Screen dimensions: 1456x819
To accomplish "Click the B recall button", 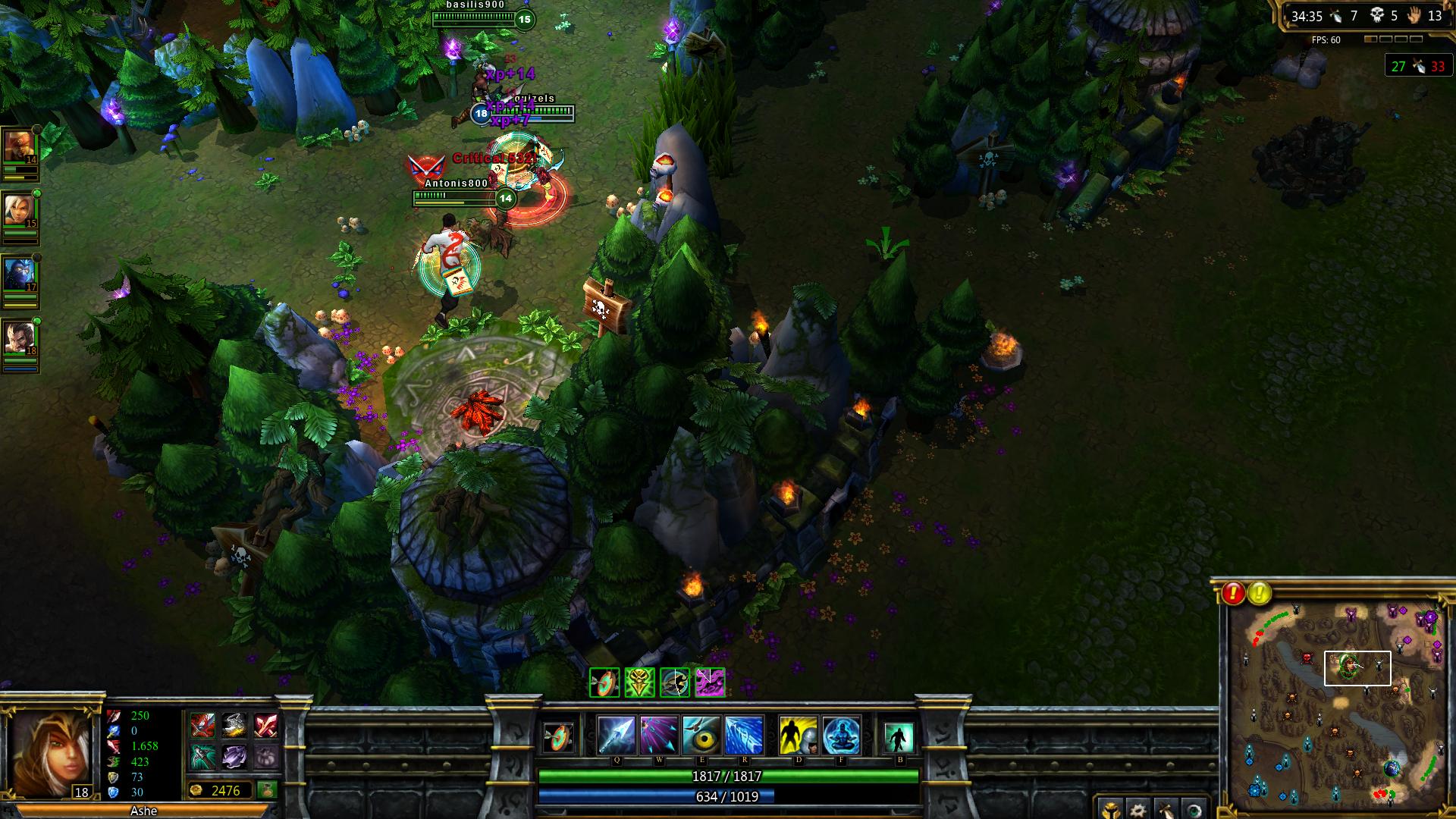I will tap(899, 736).
